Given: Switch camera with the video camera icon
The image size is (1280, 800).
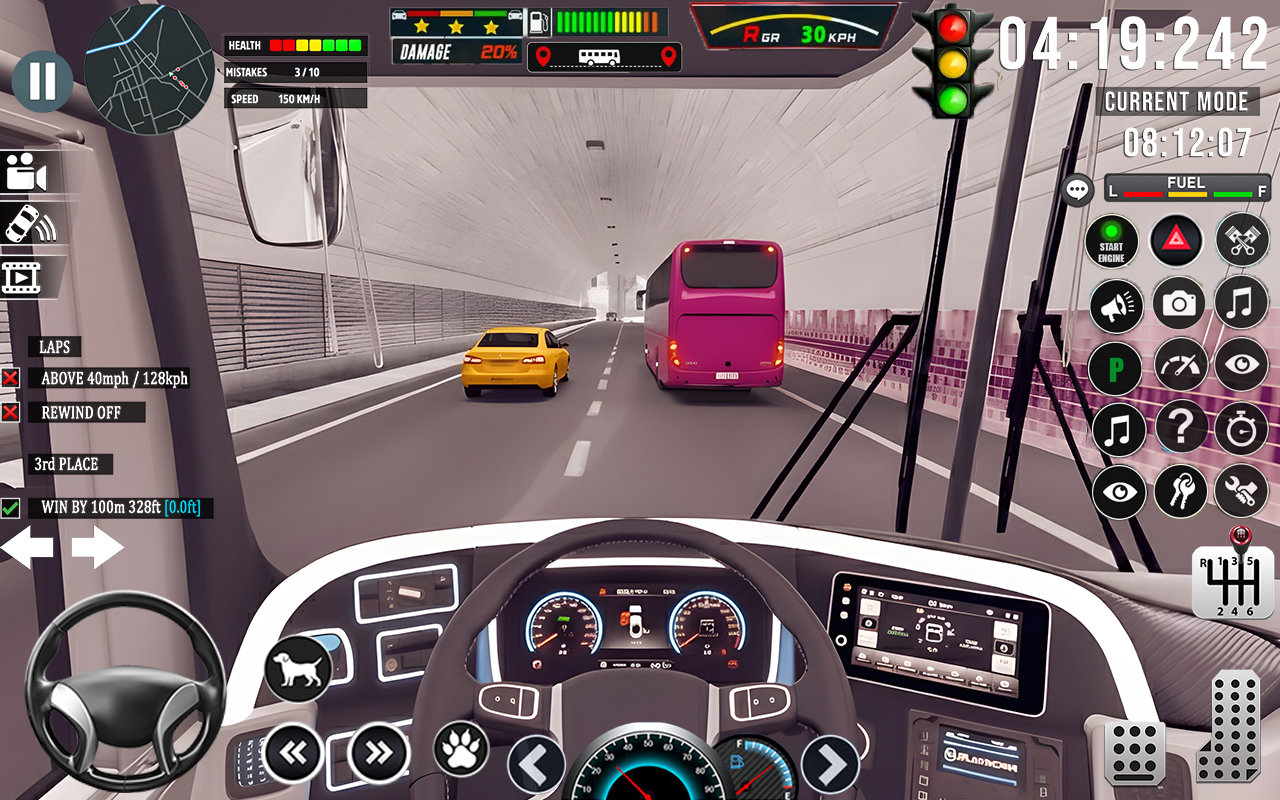Looking at the screenshot, I should tap(25, 170).
